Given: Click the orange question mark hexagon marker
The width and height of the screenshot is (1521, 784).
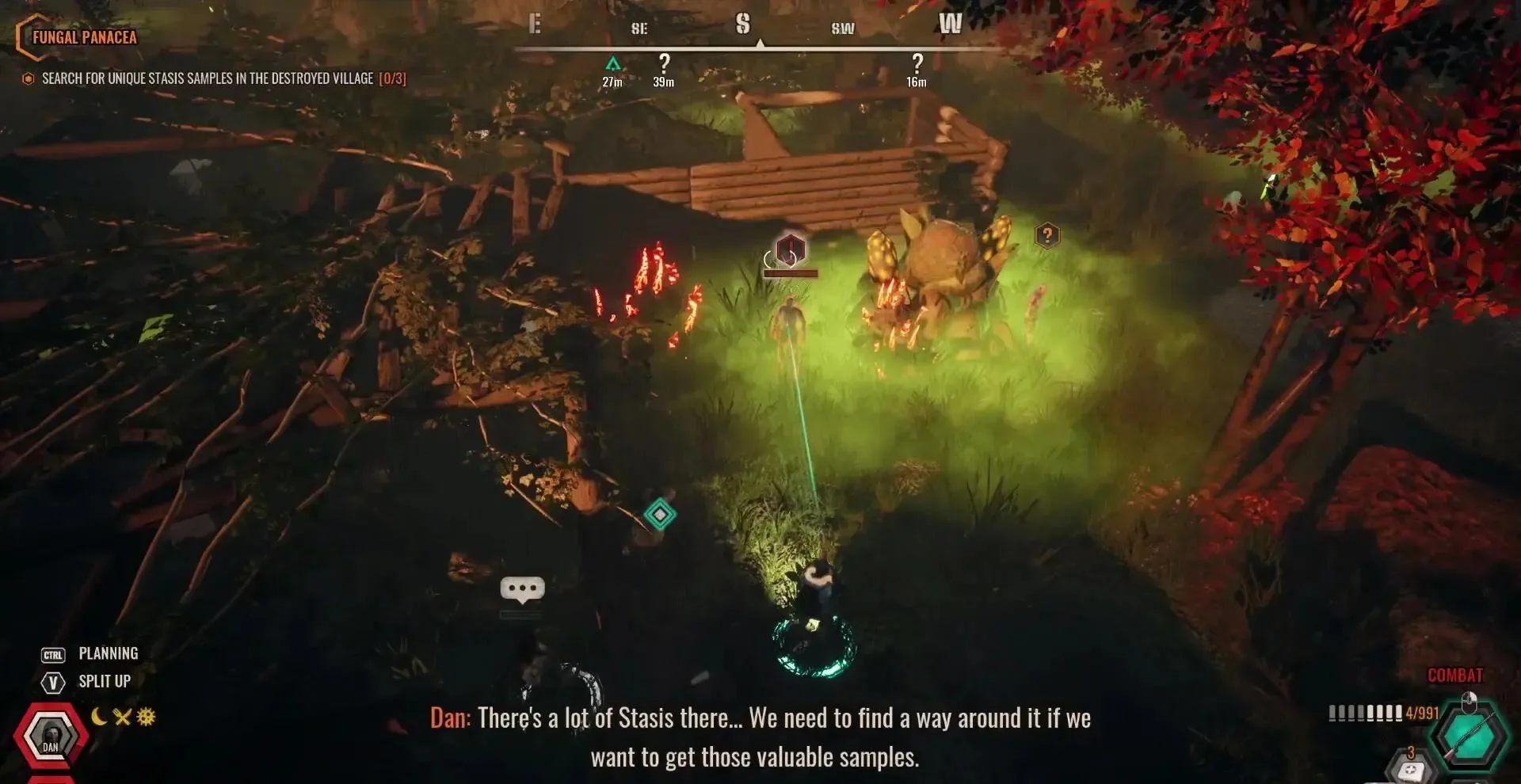Looking at the screenshot, I should tap(1047, 235).
